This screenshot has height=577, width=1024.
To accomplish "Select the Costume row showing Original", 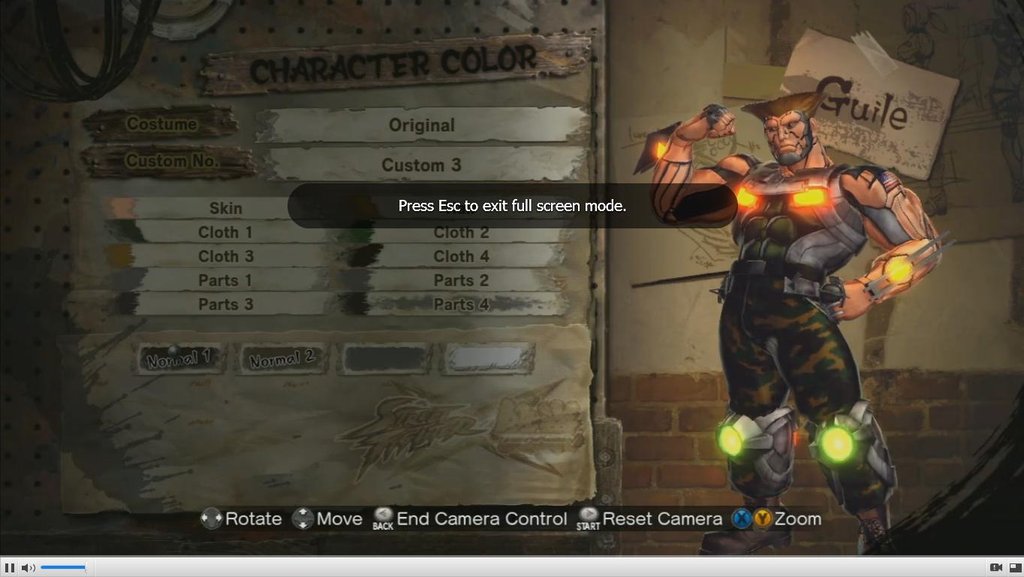I will coord(421,126).
